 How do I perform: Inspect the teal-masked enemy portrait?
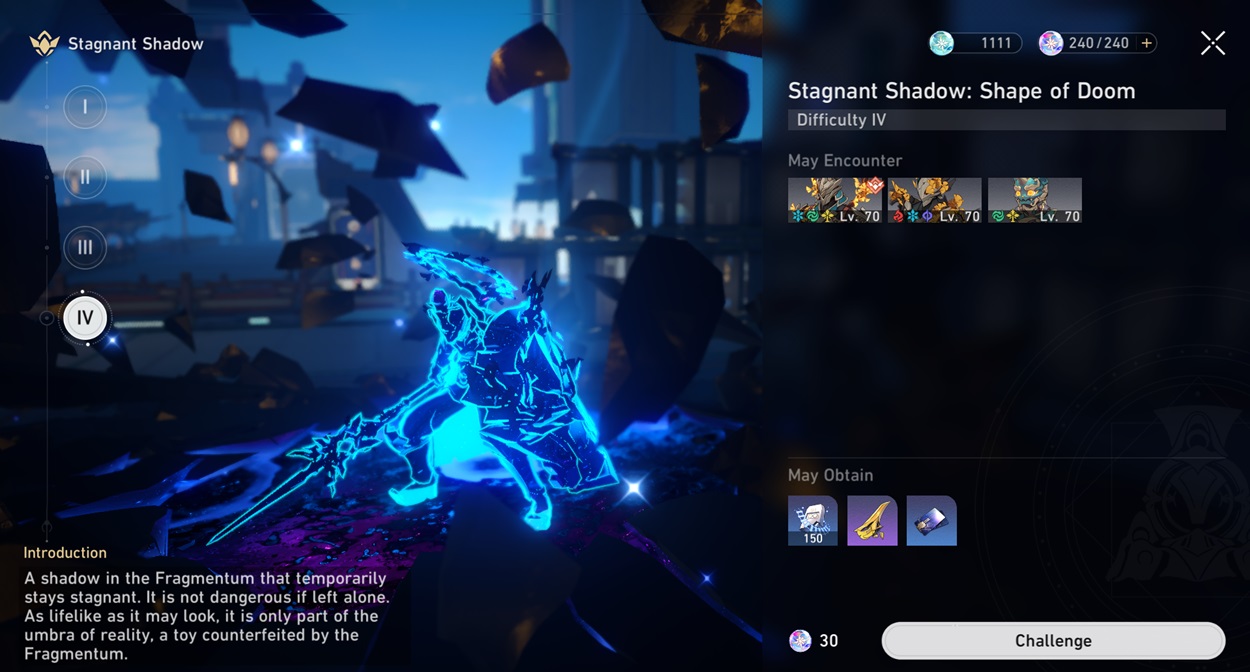[1035, 200]
